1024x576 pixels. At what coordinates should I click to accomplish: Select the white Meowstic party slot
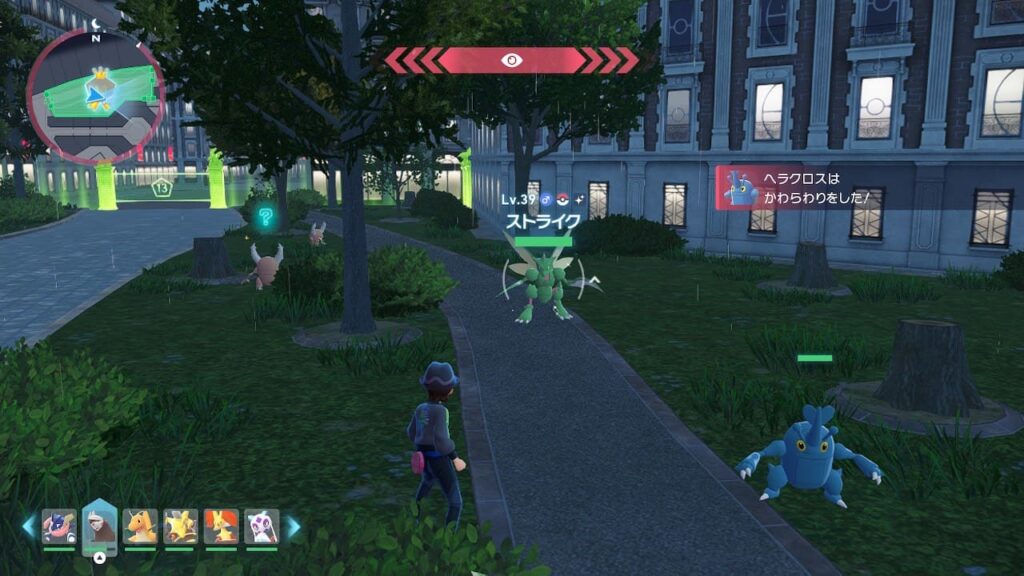(261, 526)
